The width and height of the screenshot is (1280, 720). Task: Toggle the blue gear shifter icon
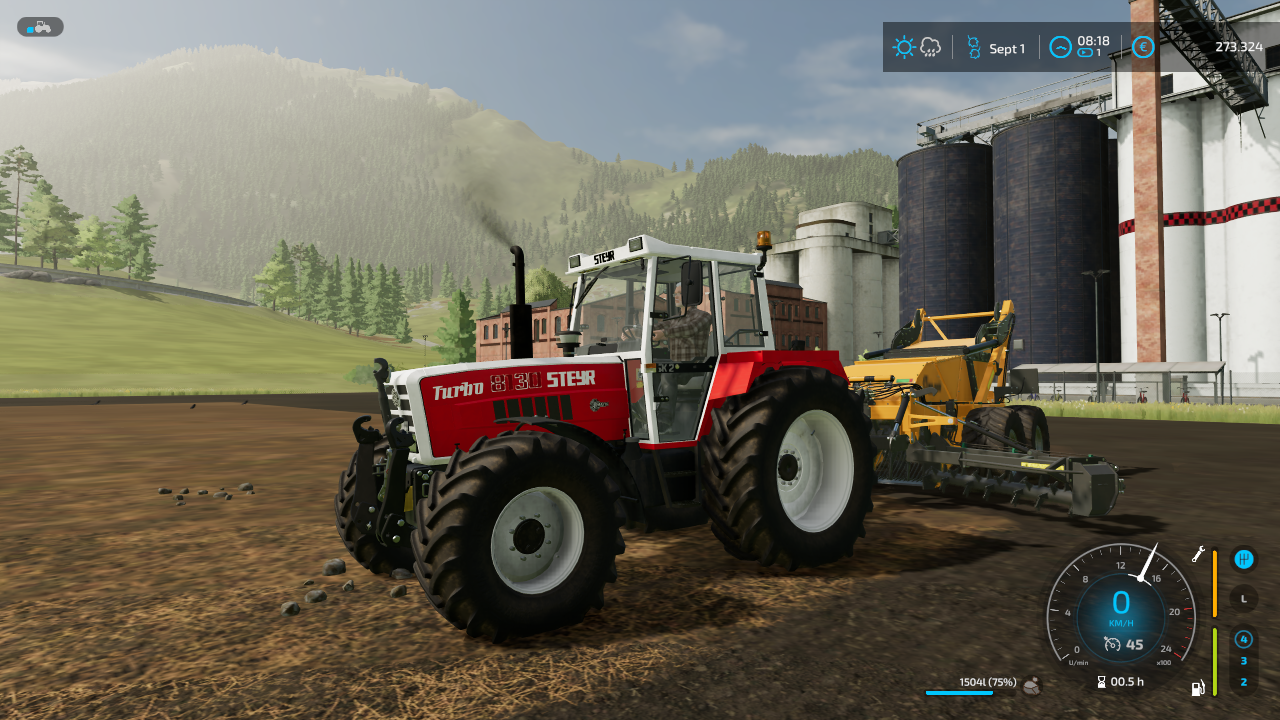[1243, 559]
